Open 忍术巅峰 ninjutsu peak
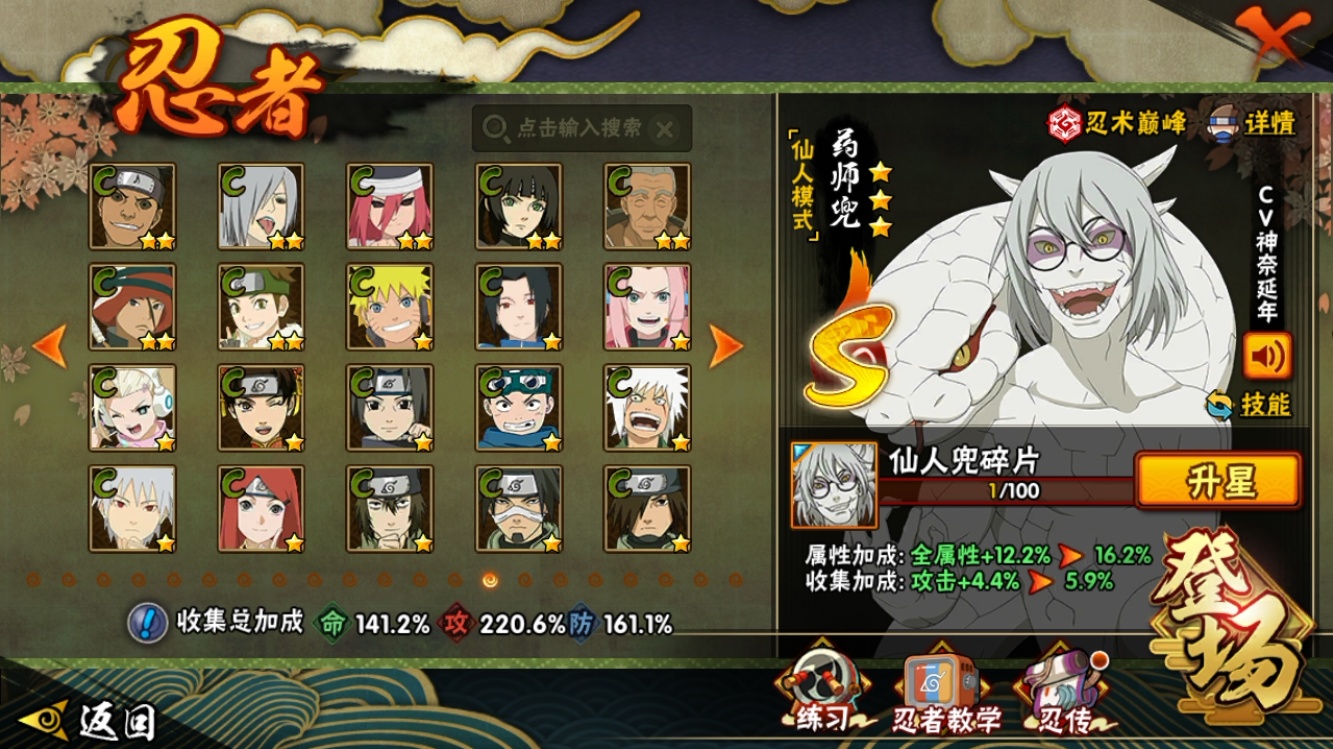Image resolution: width=1333 pixels, height=749 pixels. tap(1116, 123)
